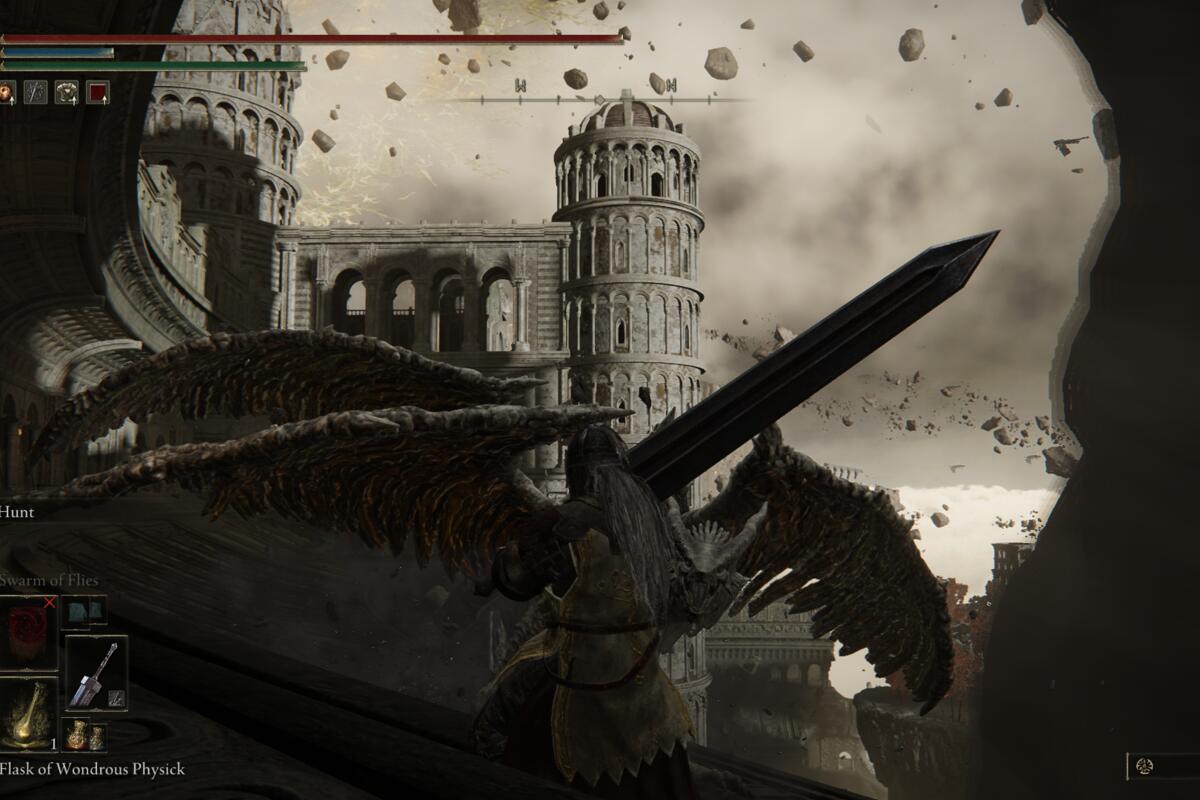Select the Swarm of Flies spell slot
Image resolution: width=1200 pixels, height=800 pixels.
click(28, 630)
